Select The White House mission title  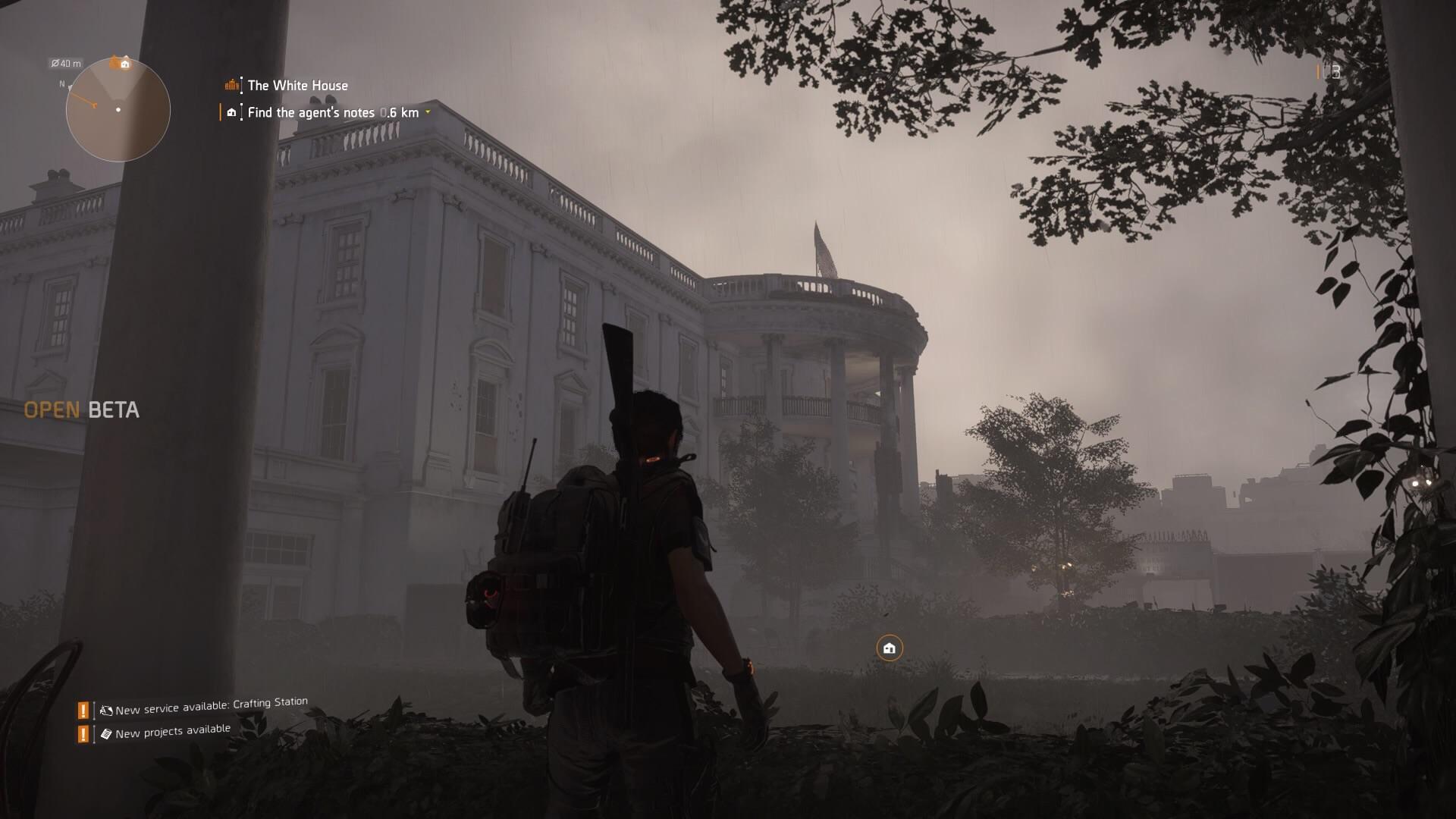pos(297,86)
